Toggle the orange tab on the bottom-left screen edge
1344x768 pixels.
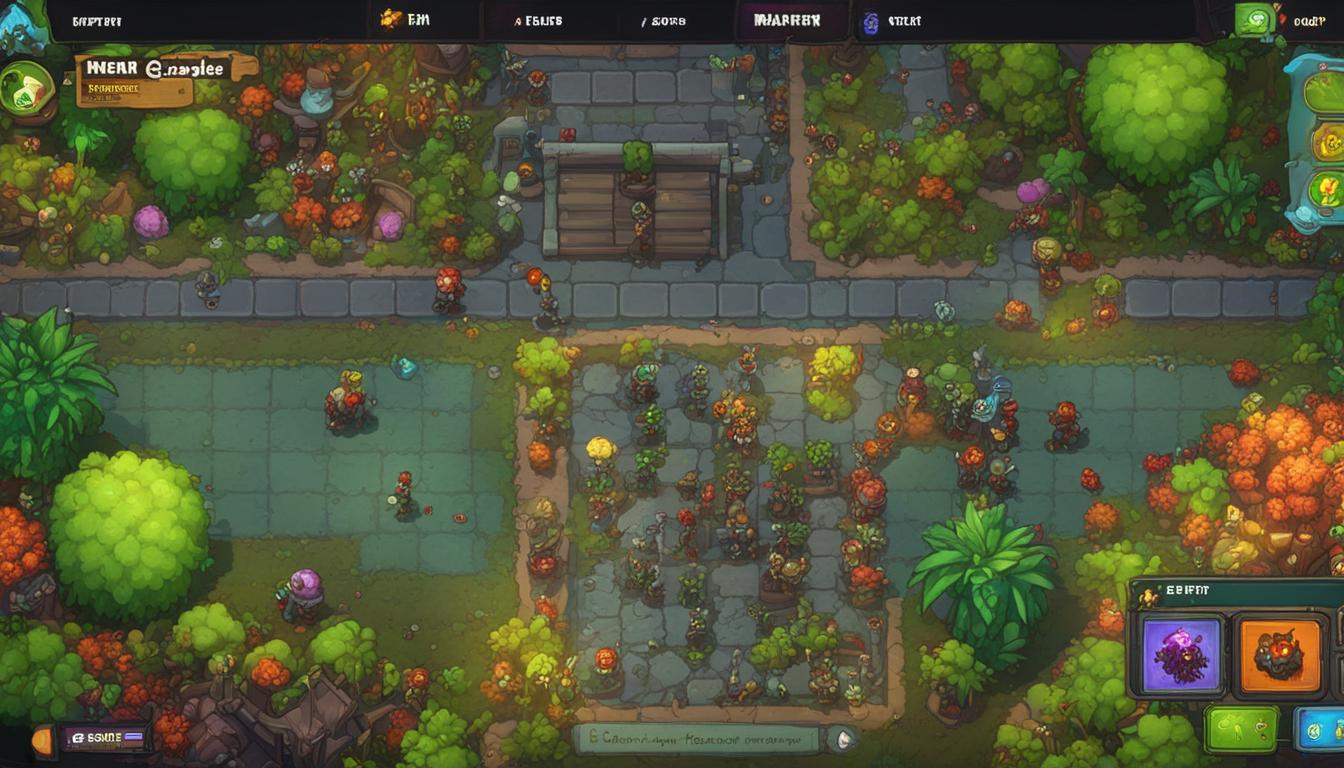(x=41, y=739)
